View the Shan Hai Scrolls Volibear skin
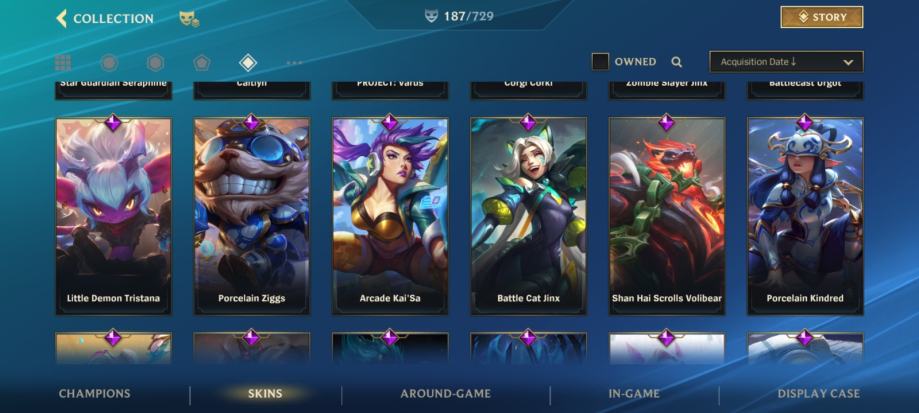The image size is (919, 413). point(667,216)
